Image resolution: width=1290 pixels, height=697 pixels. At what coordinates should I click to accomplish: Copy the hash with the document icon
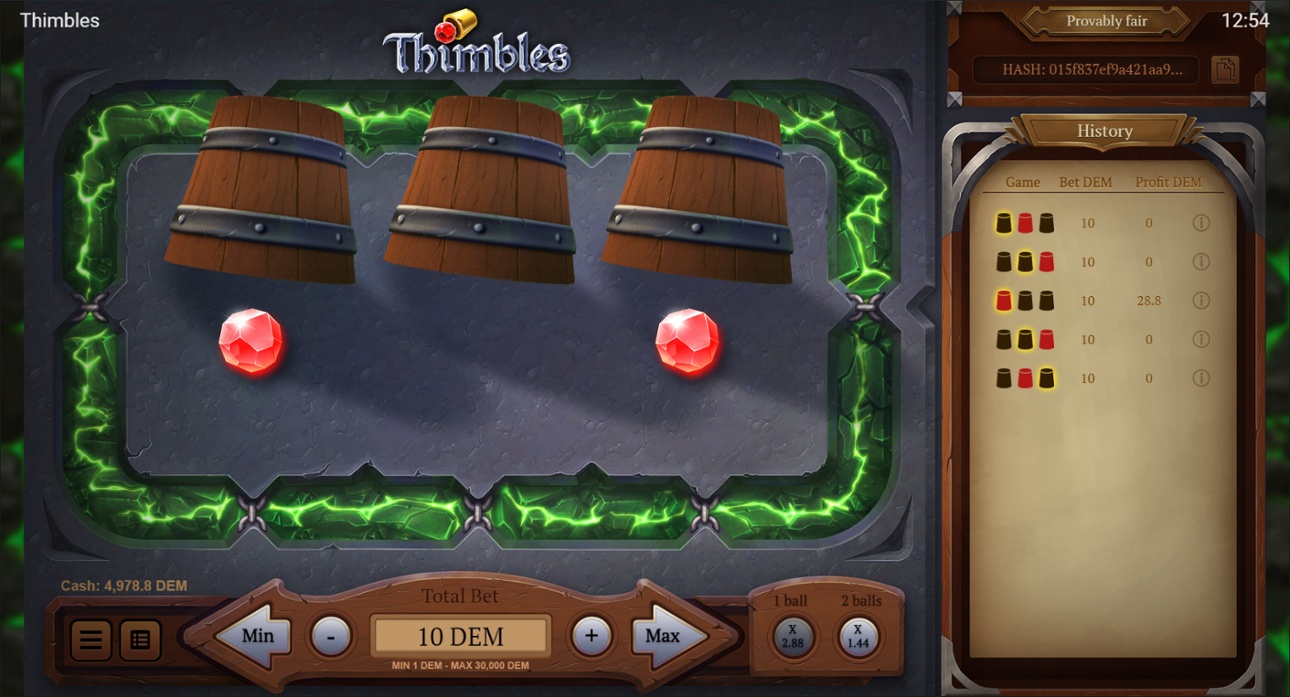(x=1225, y=70)
